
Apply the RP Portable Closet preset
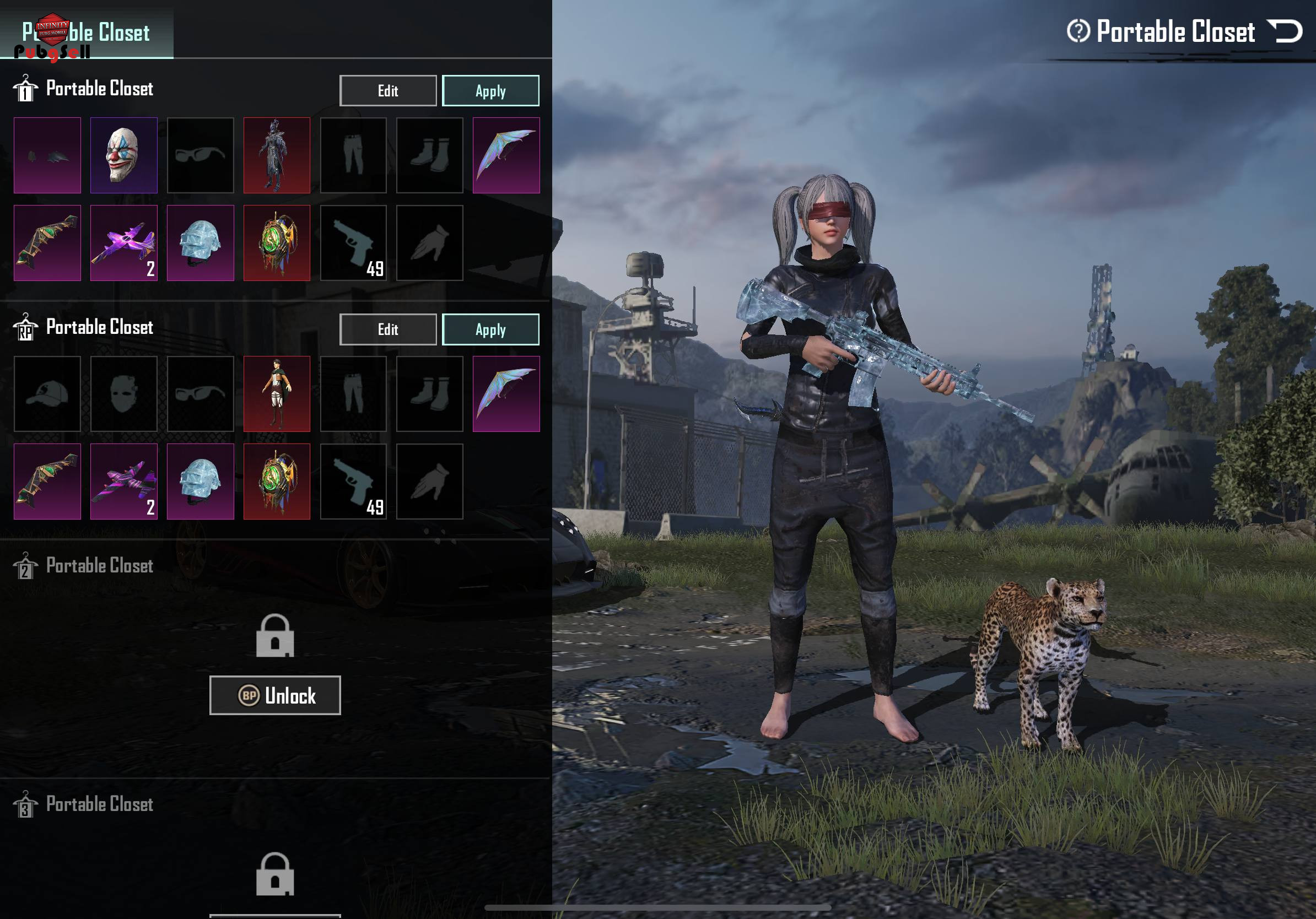[490, 329]
